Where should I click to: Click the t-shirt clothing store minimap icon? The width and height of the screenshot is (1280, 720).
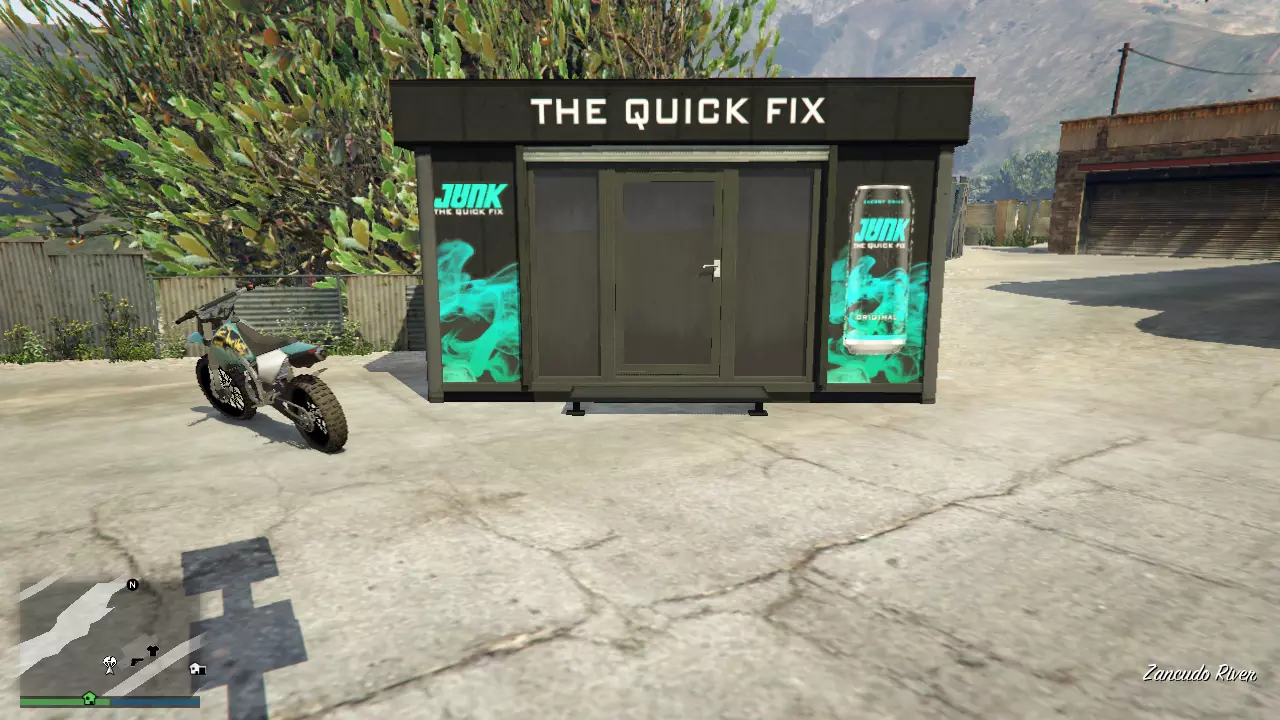153,651
